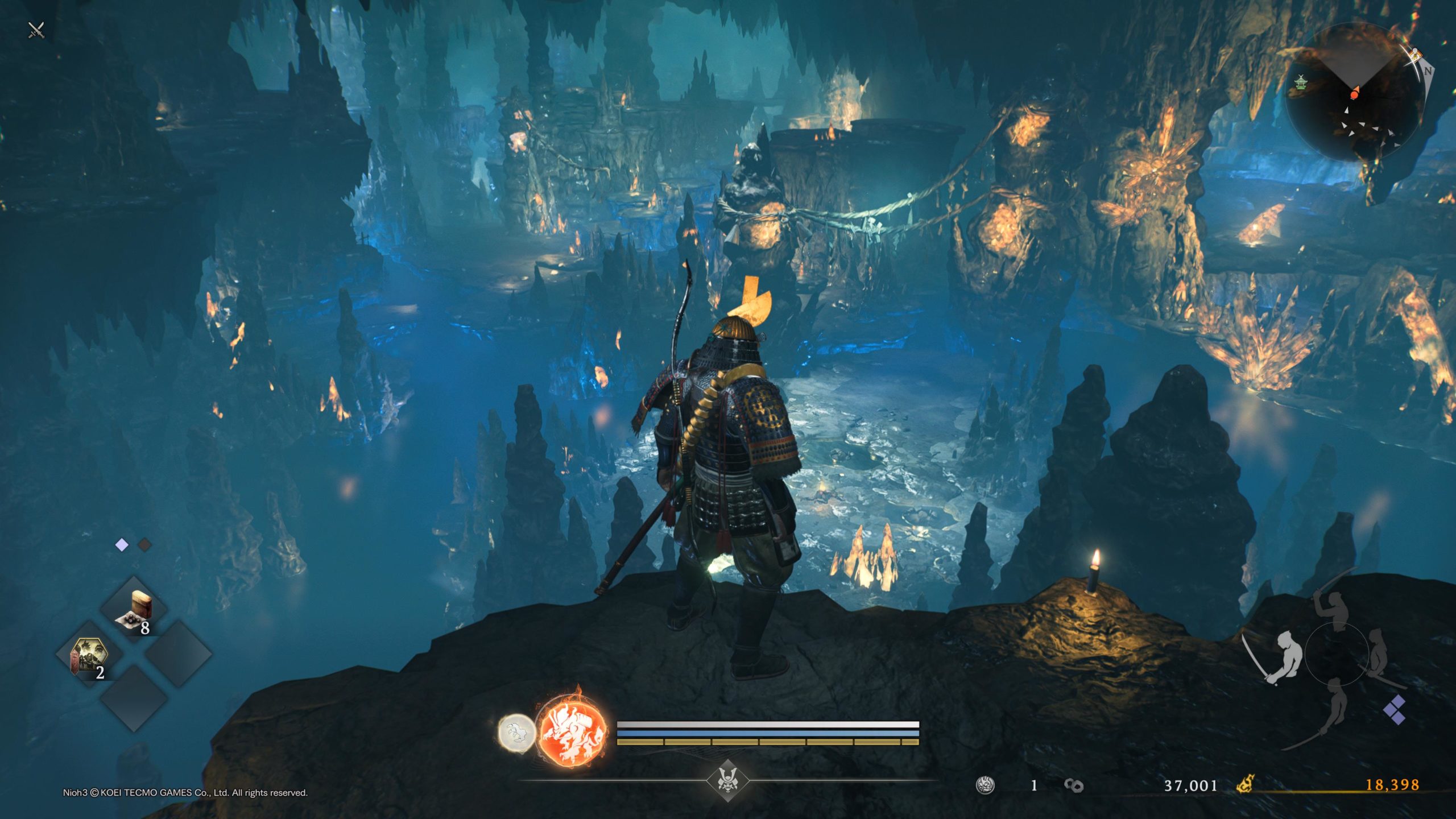This screenshot has width=1456, height=819.
Task: Click the purple diamond icon beside stances
Action: tap(1395, 710)
